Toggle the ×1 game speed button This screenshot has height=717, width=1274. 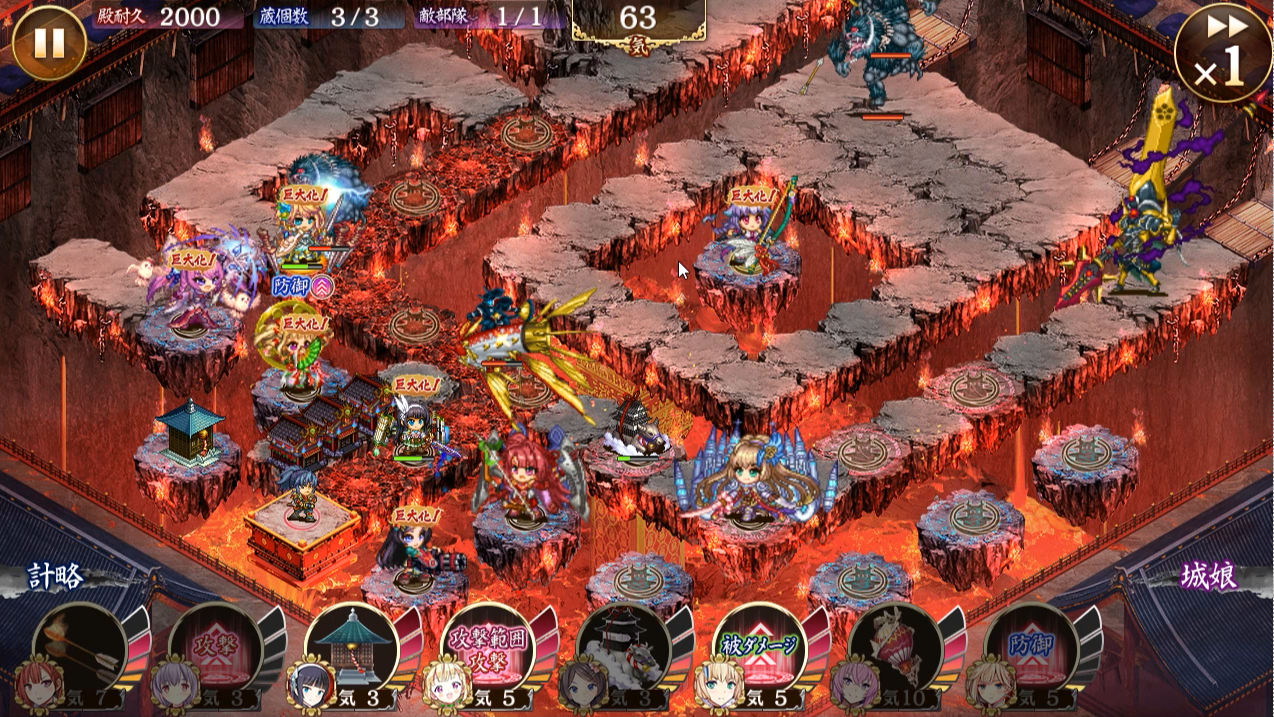click(1222, 52)
